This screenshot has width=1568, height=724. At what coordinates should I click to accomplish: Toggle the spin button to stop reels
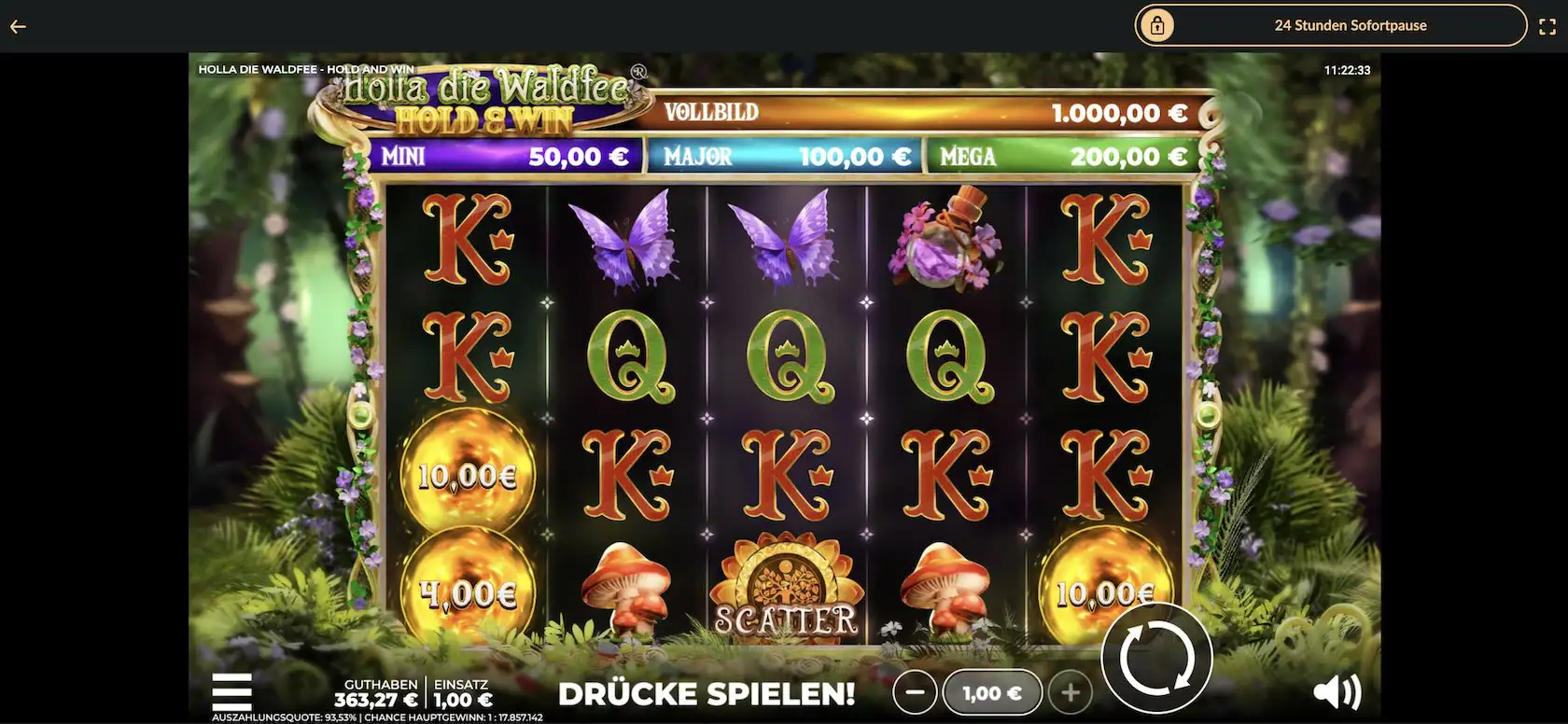(x=1156, y=657)
